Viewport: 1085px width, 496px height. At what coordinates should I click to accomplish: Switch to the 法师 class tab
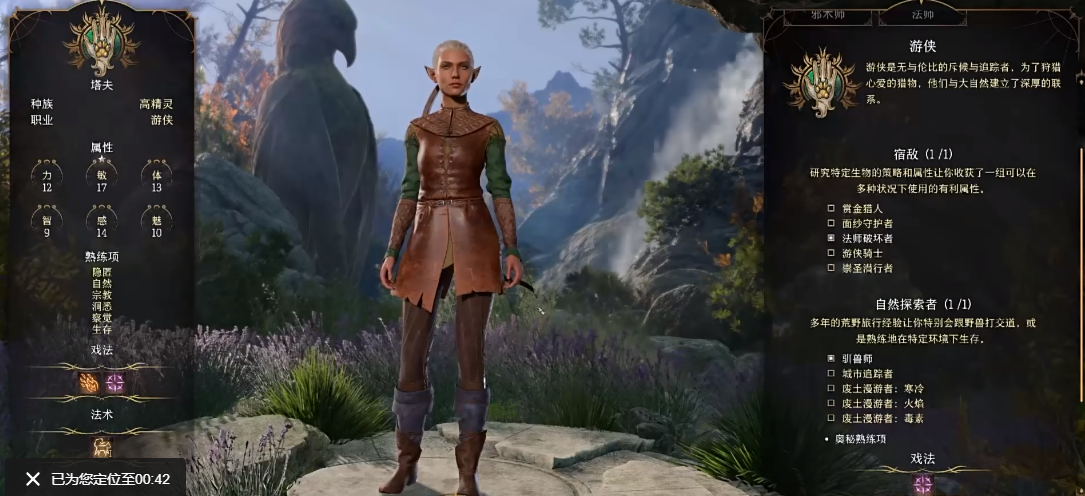click(921, 15)
